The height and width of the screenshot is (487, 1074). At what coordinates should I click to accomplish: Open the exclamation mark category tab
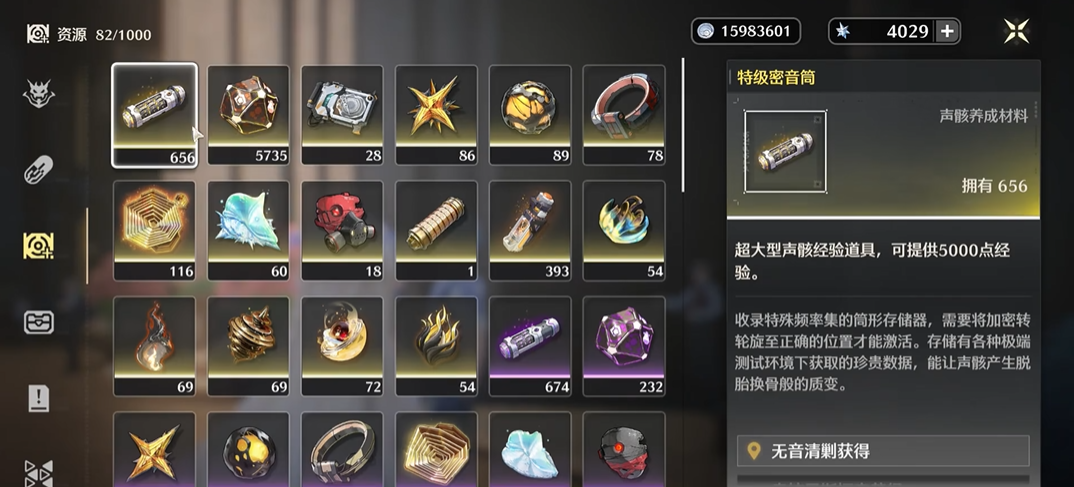39,398
